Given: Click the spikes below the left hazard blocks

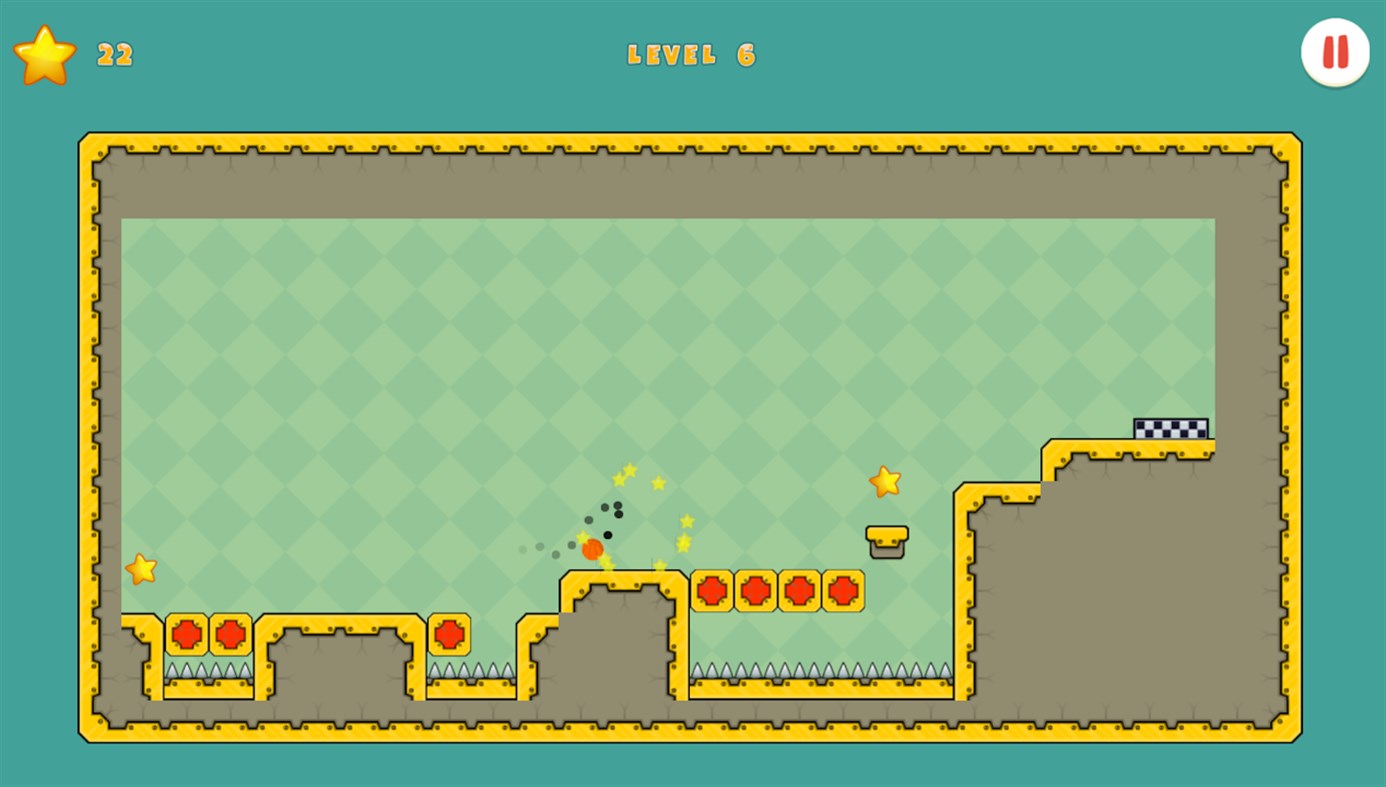Looking at the screenshot, I should [x=207, y=668].
